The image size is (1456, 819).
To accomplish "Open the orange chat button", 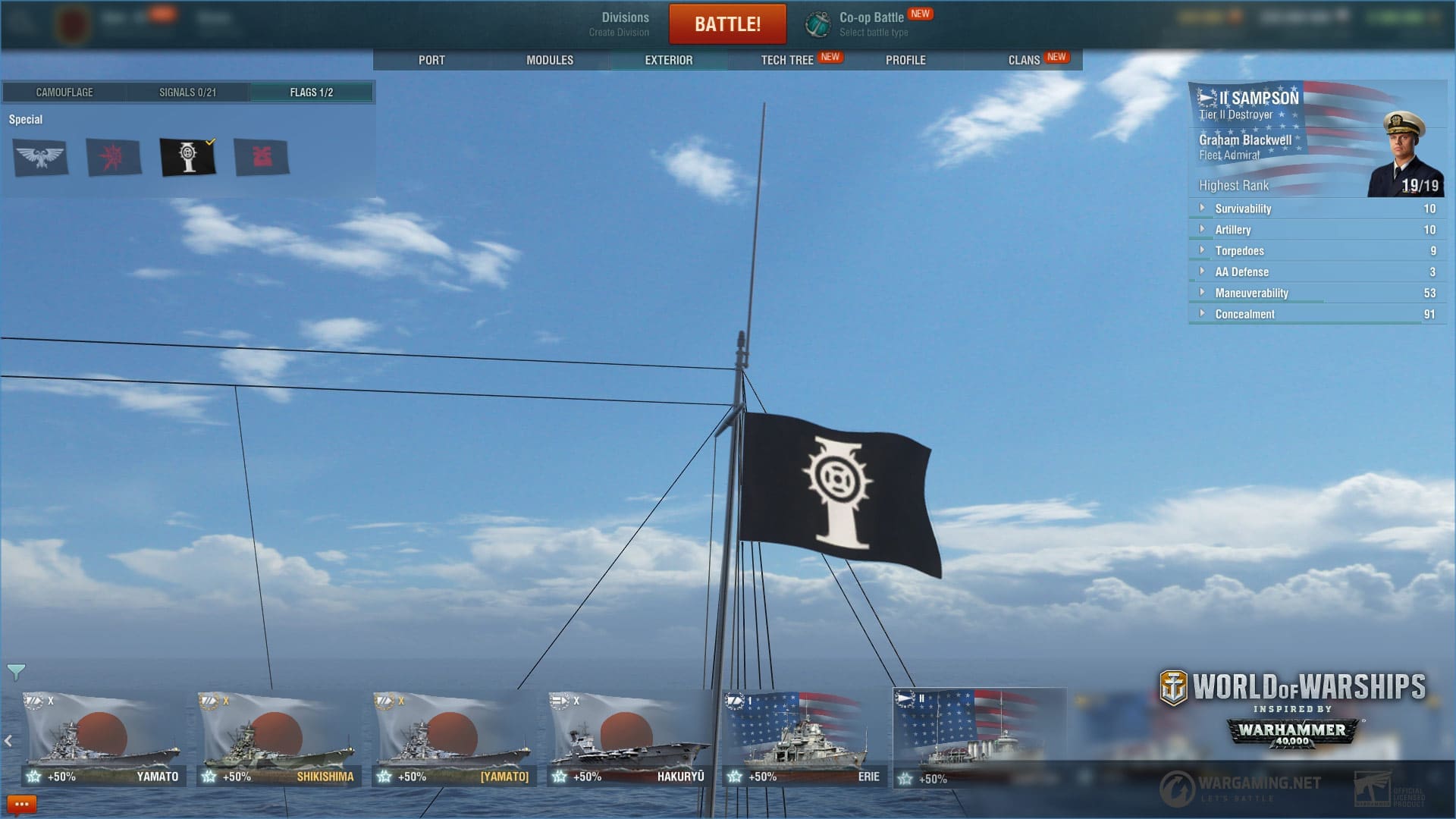I will [x=21, y=805].
